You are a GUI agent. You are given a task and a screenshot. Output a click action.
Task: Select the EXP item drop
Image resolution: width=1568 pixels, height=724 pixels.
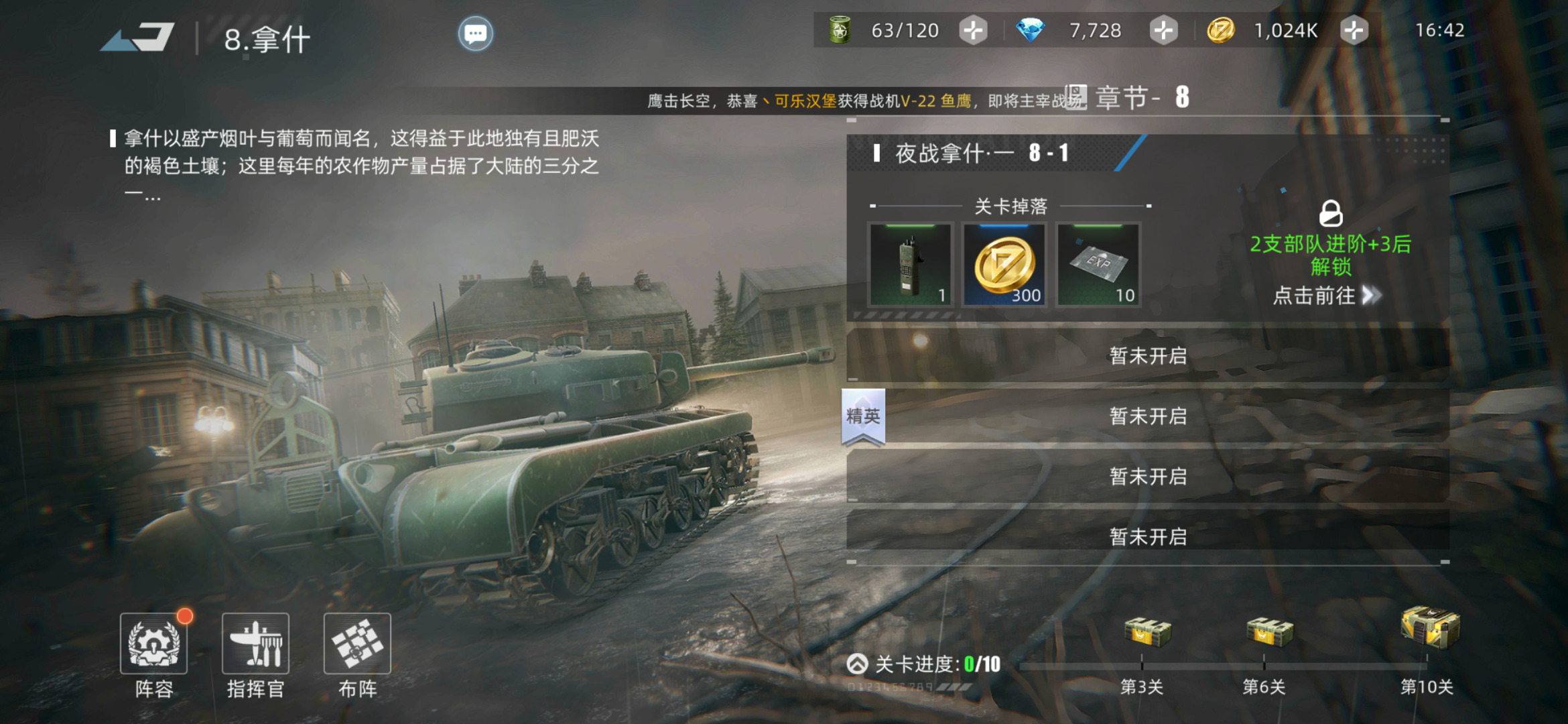(x=1098, y=265)
